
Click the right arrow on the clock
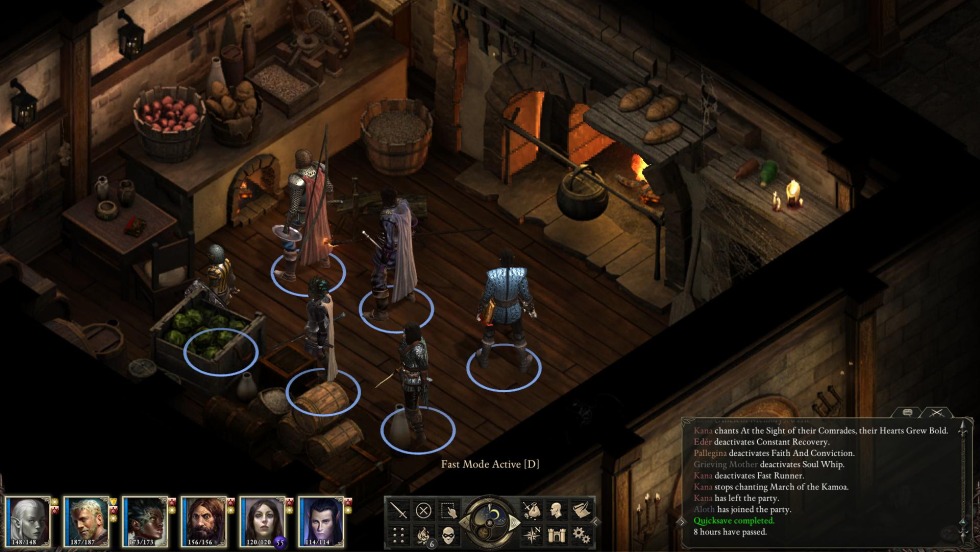[x=516, y=522]
